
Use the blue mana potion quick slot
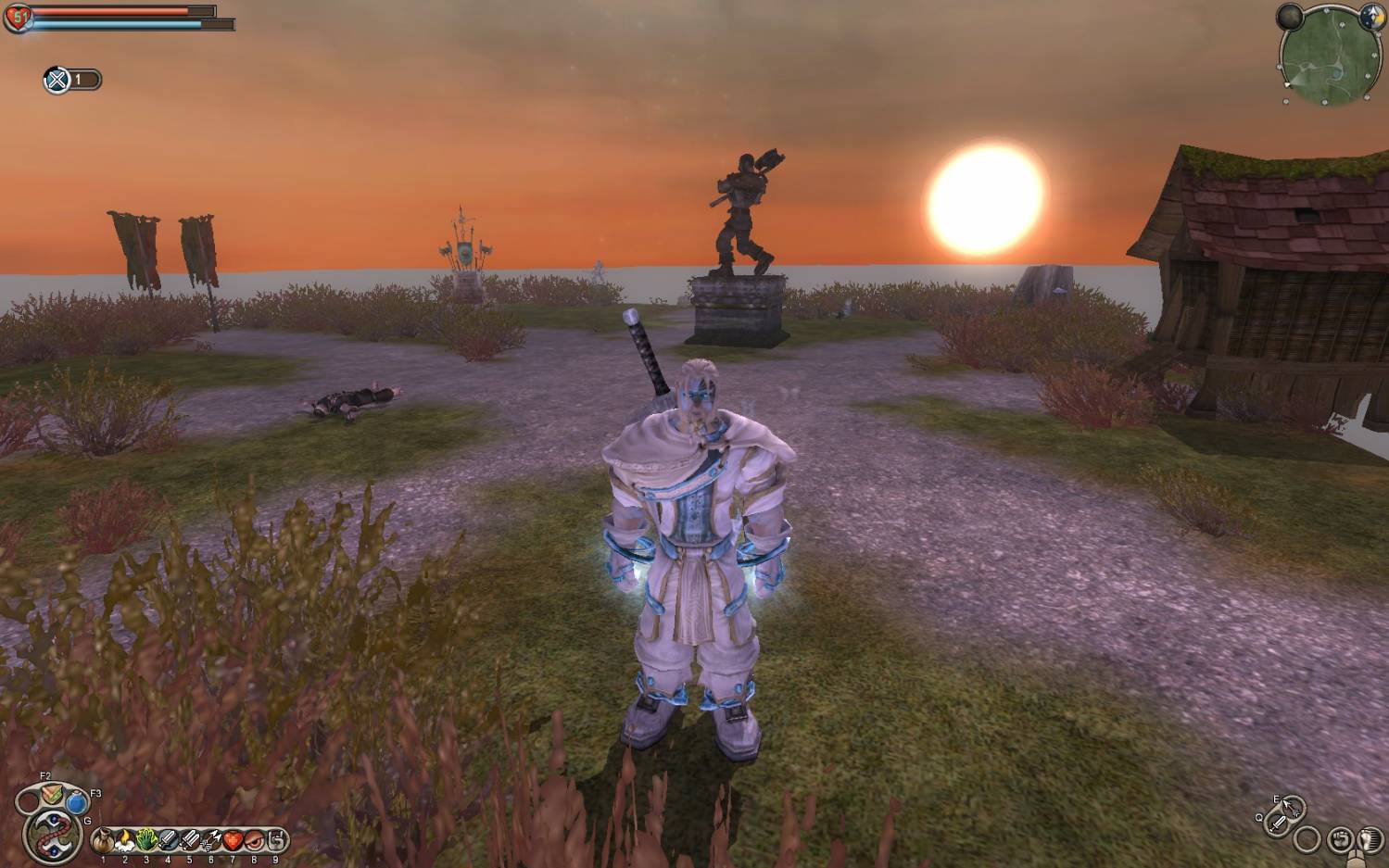(77, 802)
